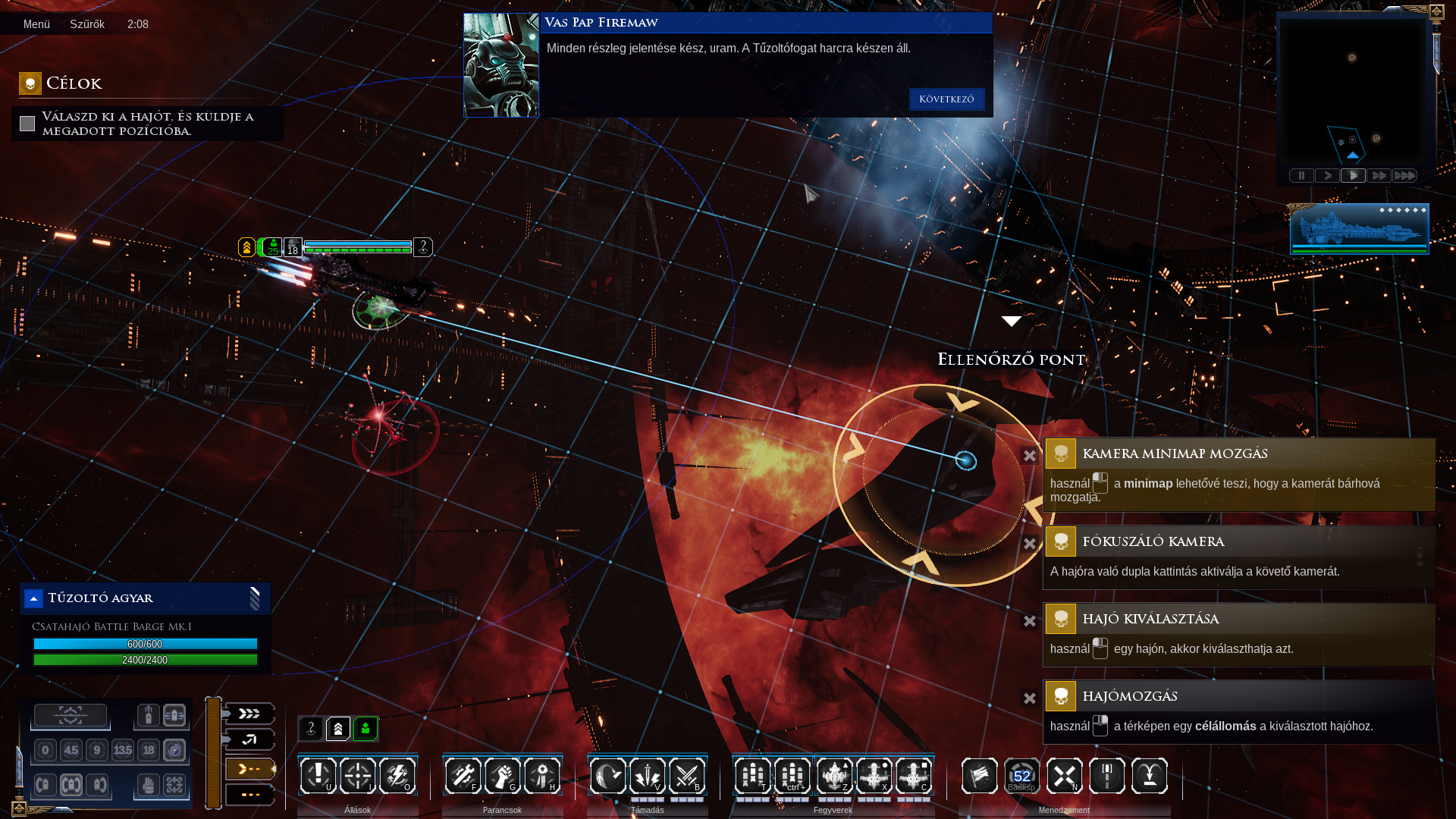Open the Menü at top left

[36, 24]
